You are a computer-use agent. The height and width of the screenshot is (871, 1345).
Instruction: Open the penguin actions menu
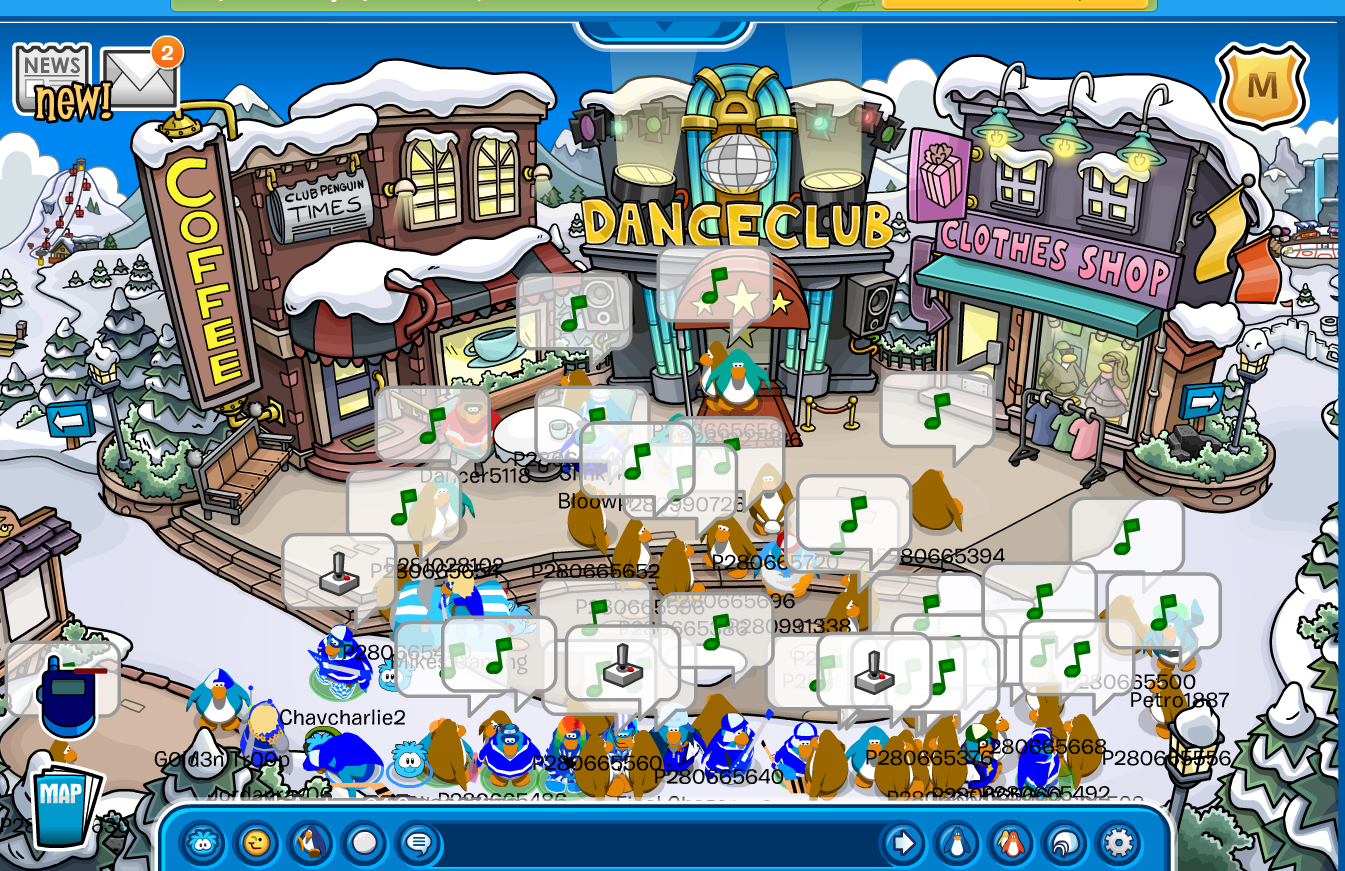click(311, 843)
